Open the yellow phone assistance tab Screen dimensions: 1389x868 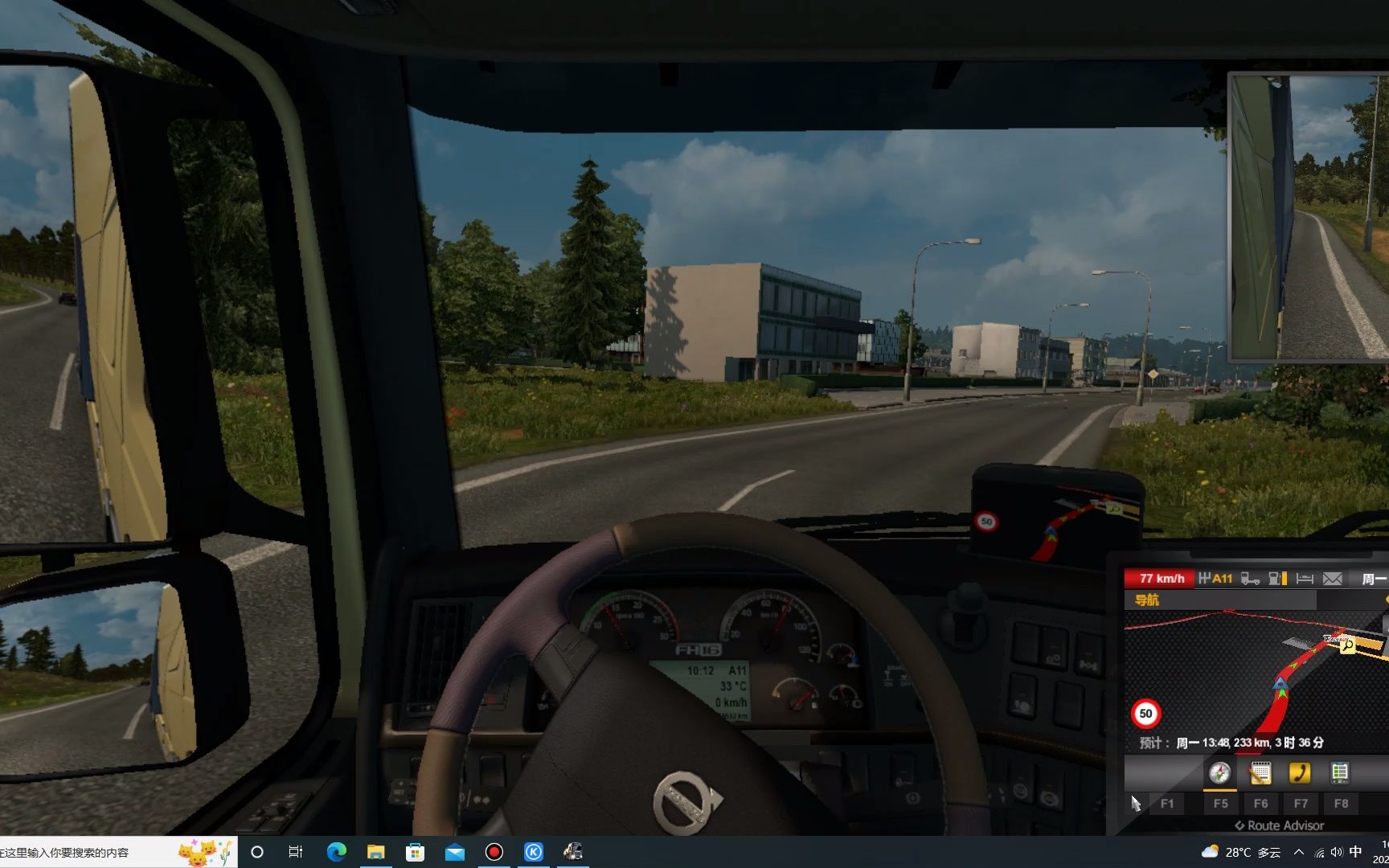coord(1299,773)
